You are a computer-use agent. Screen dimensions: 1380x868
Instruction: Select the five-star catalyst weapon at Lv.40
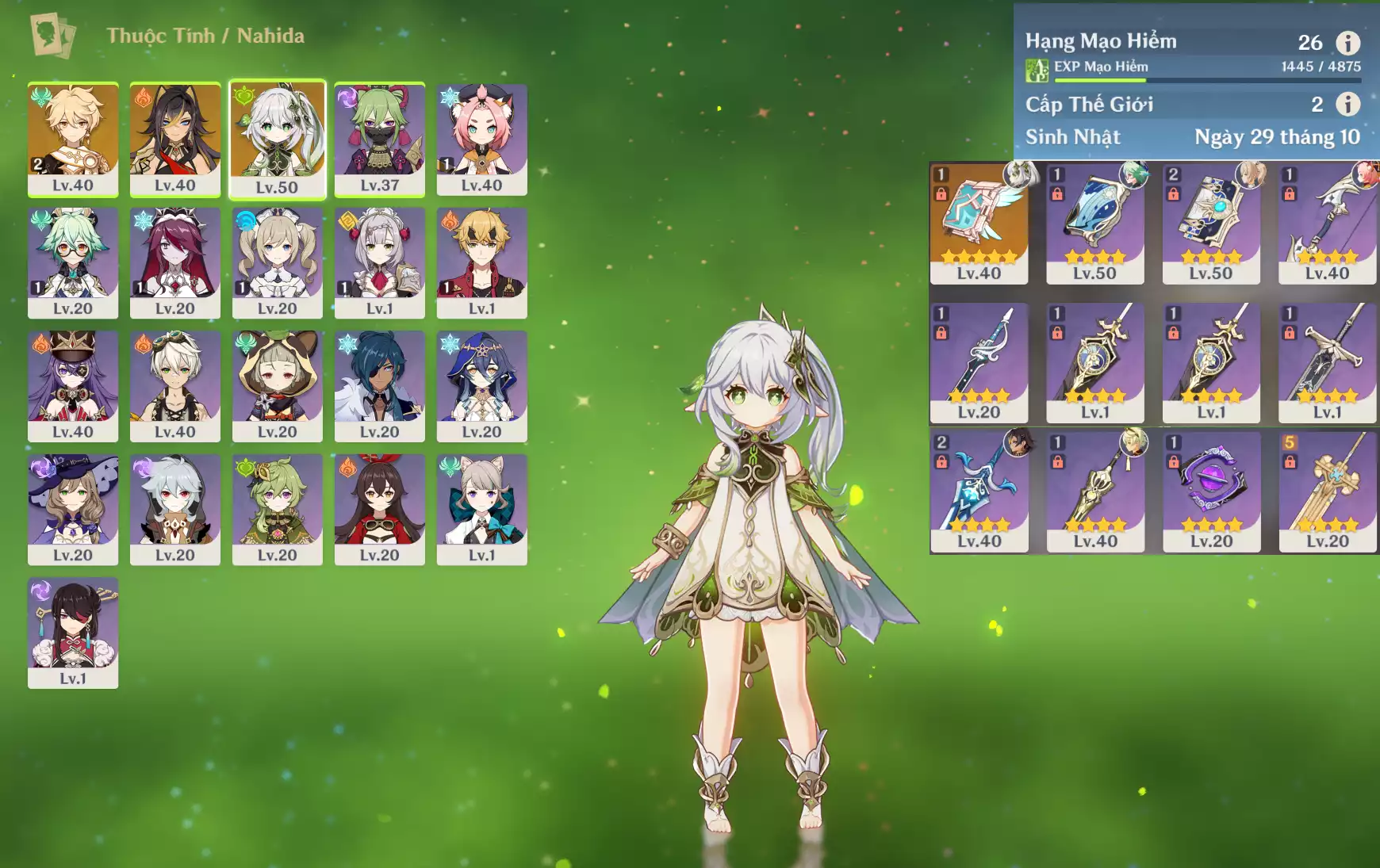979,223
